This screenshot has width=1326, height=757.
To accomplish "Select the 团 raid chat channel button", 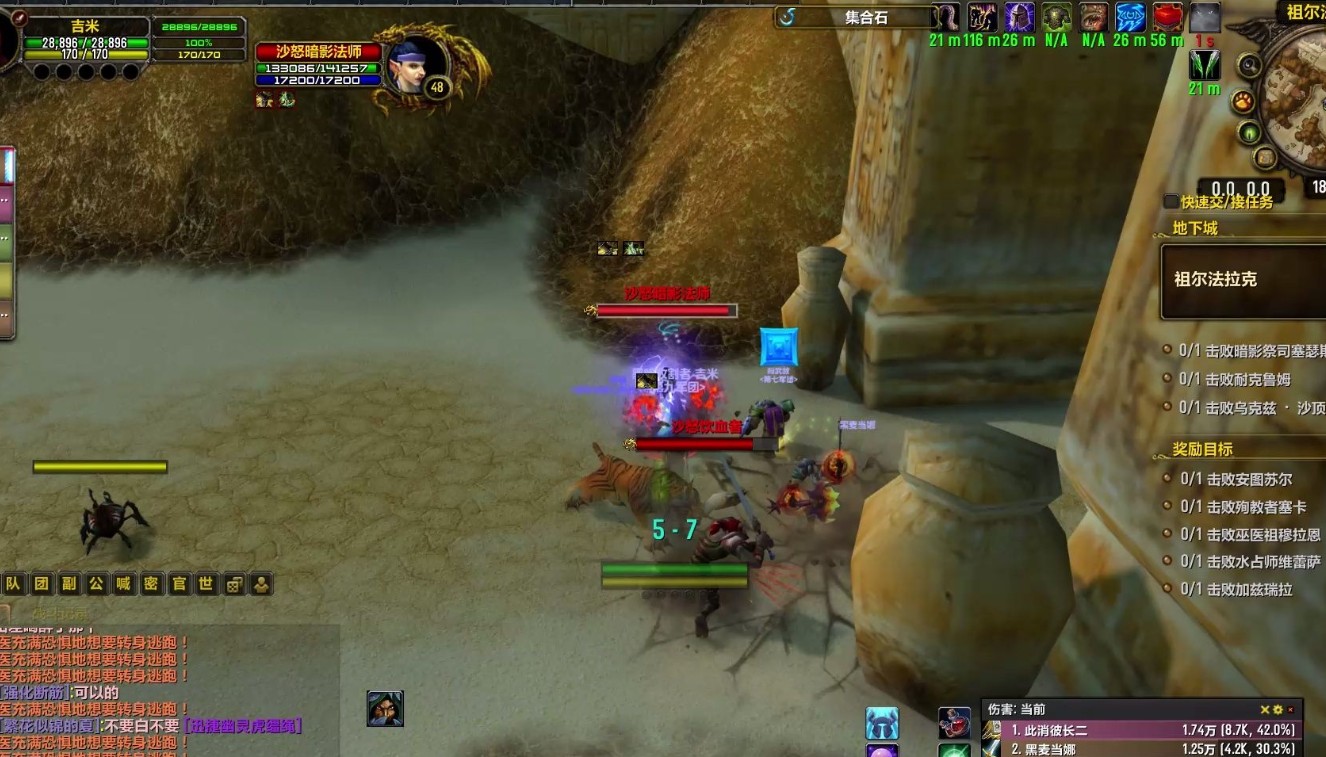I will [41, 584].
